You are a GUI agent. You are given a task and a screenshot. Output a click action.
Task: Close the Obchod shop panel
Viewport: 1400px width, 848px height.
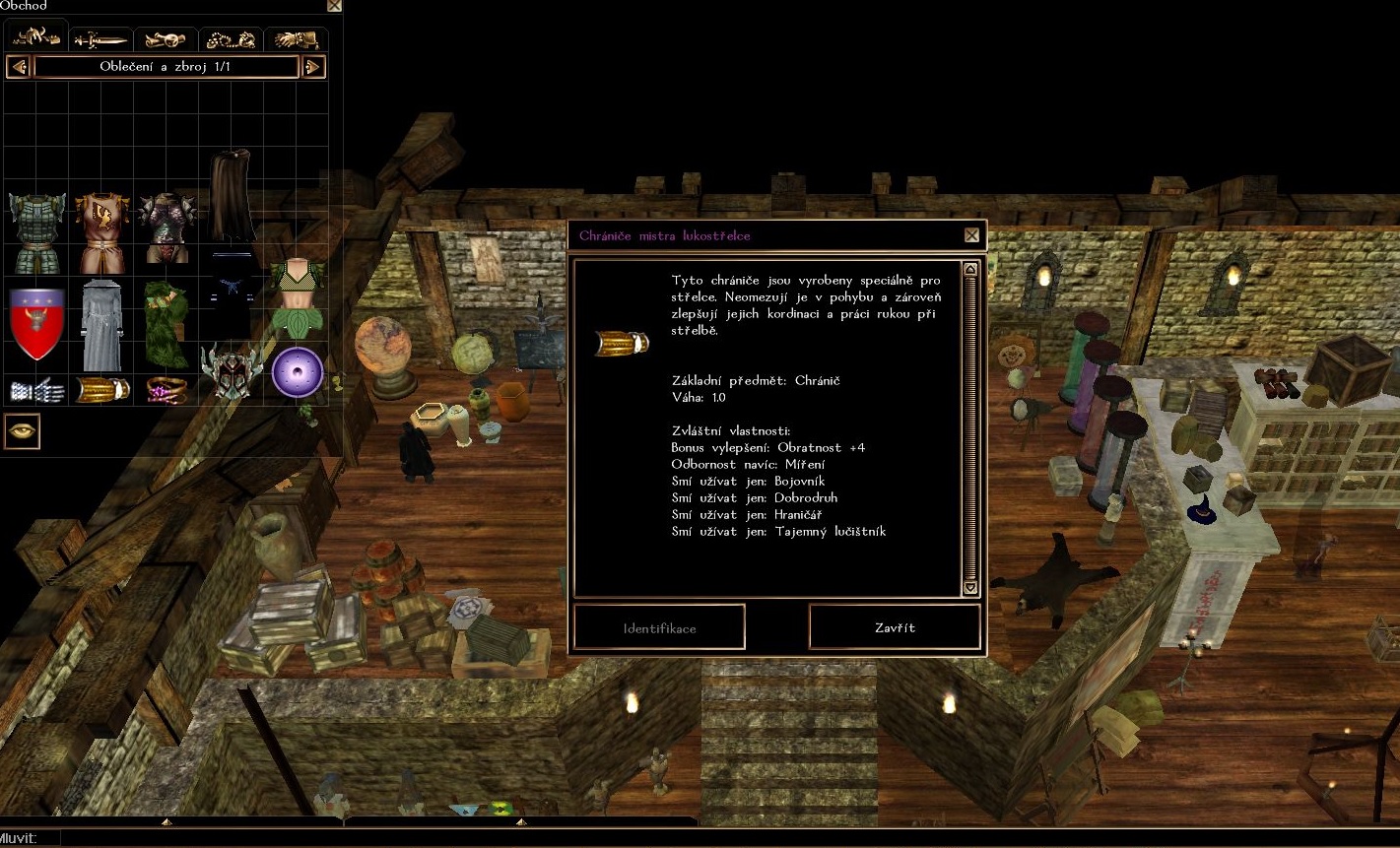334,5
